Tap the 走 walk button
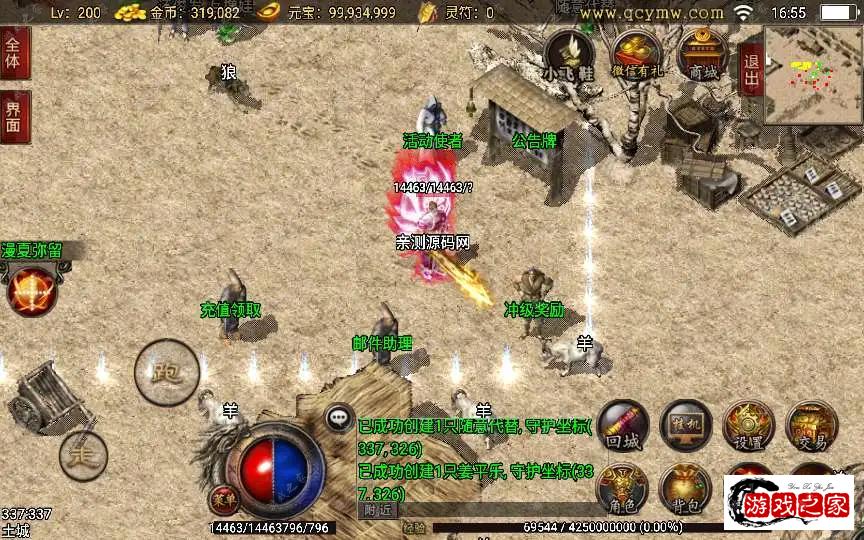This screenshot has width=864, height=540. 83,456
